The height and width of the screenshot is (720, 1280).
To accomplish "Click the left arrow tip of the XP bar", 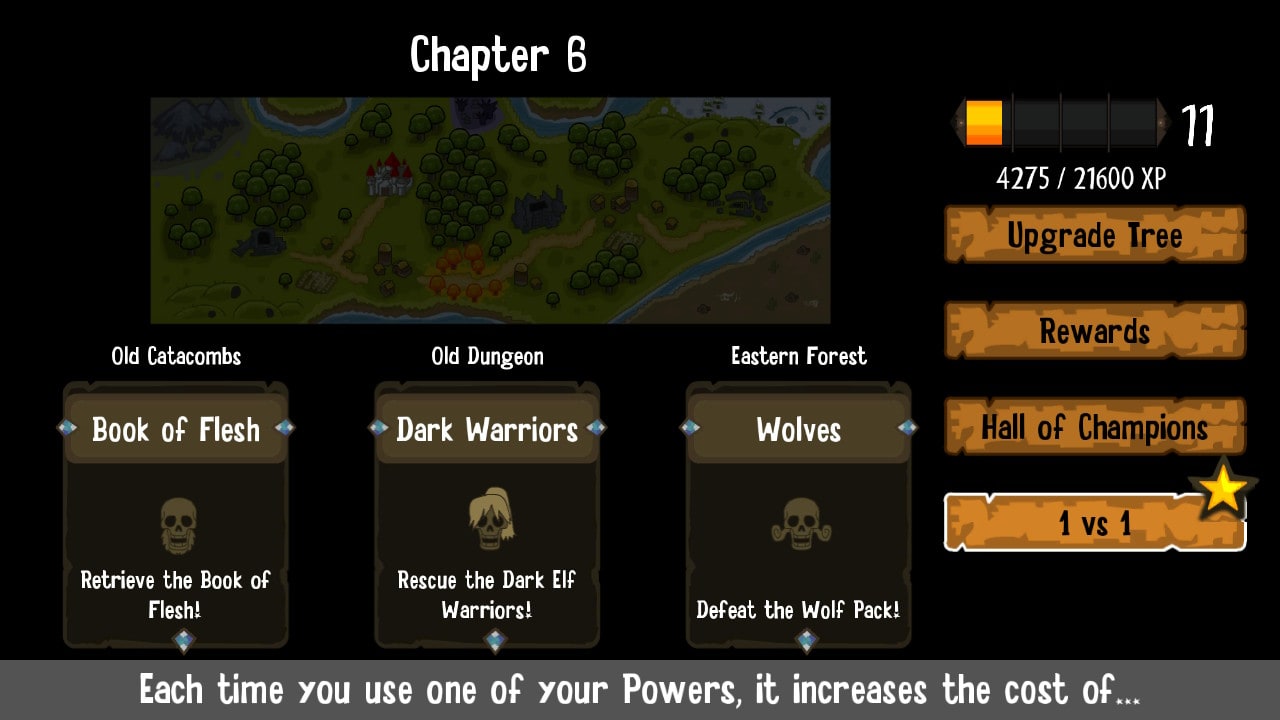I will tap(957, 120).
